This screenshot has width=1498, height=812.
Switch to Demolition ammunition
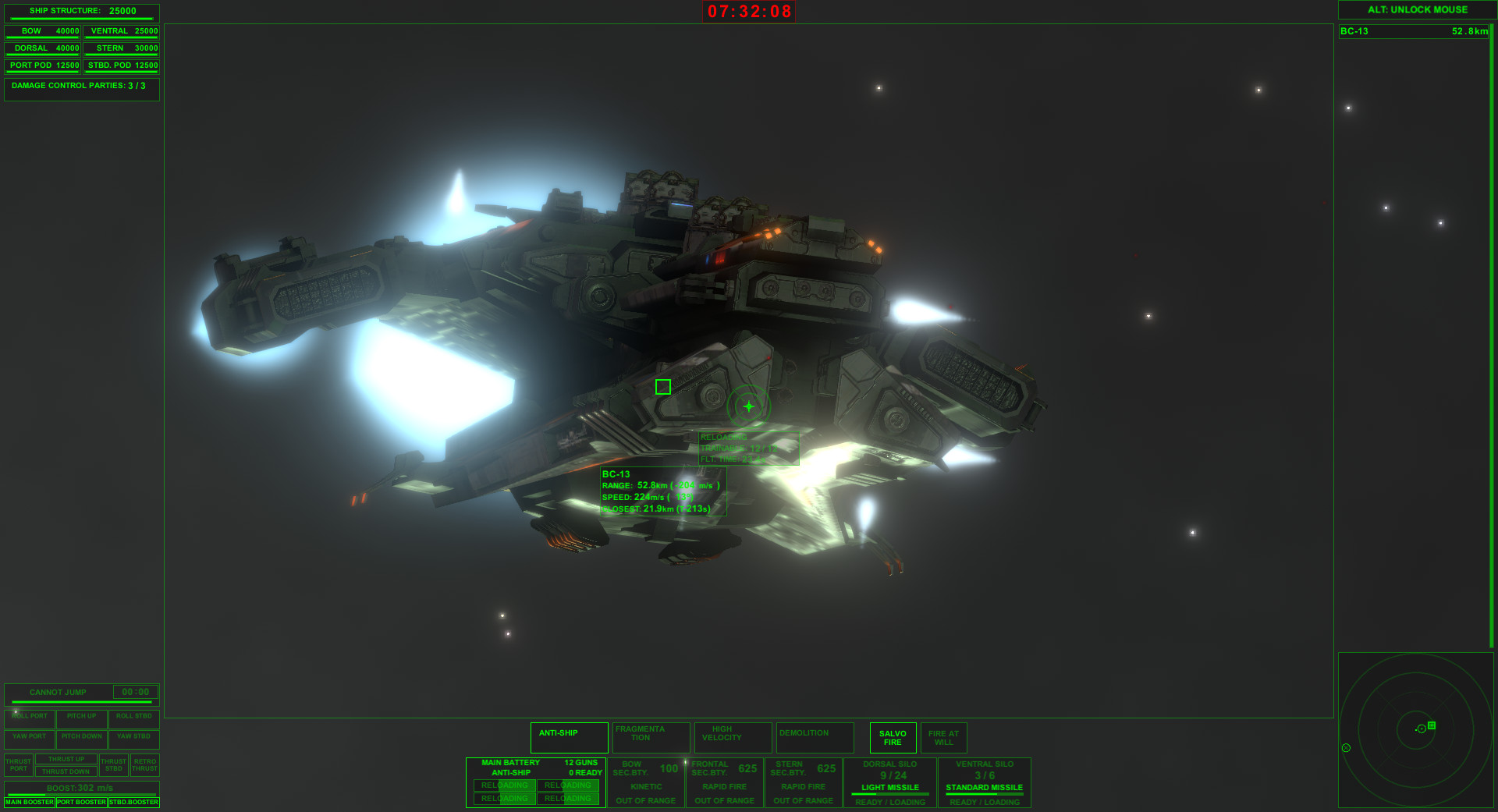click(815, 737)
